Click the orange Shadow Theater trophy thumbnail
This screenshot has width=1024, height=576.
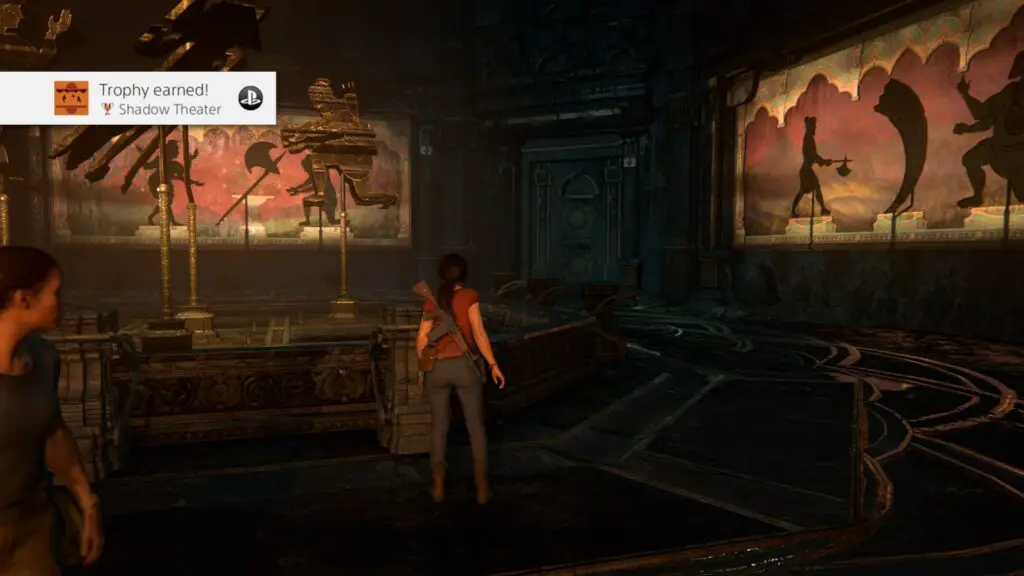[x=71, y=98]
